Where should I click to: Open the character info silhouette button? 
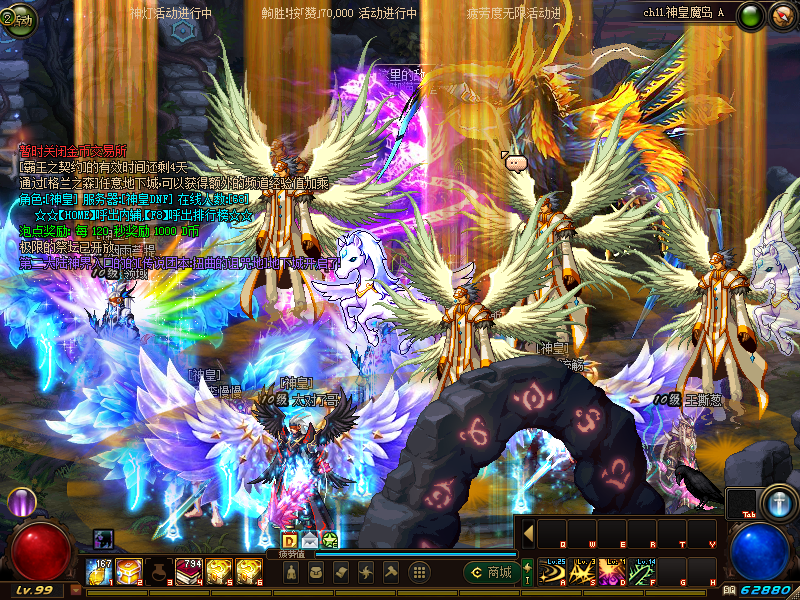click(x=290, y=573)
